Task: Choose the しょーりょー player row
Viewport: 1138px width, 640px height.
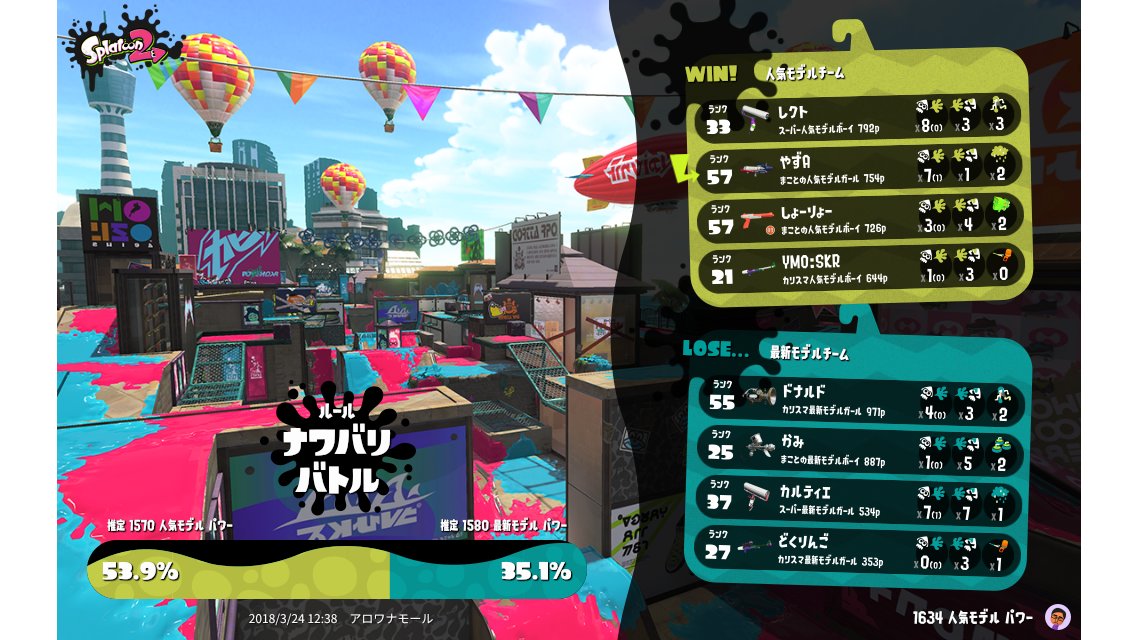Action: 858,219
